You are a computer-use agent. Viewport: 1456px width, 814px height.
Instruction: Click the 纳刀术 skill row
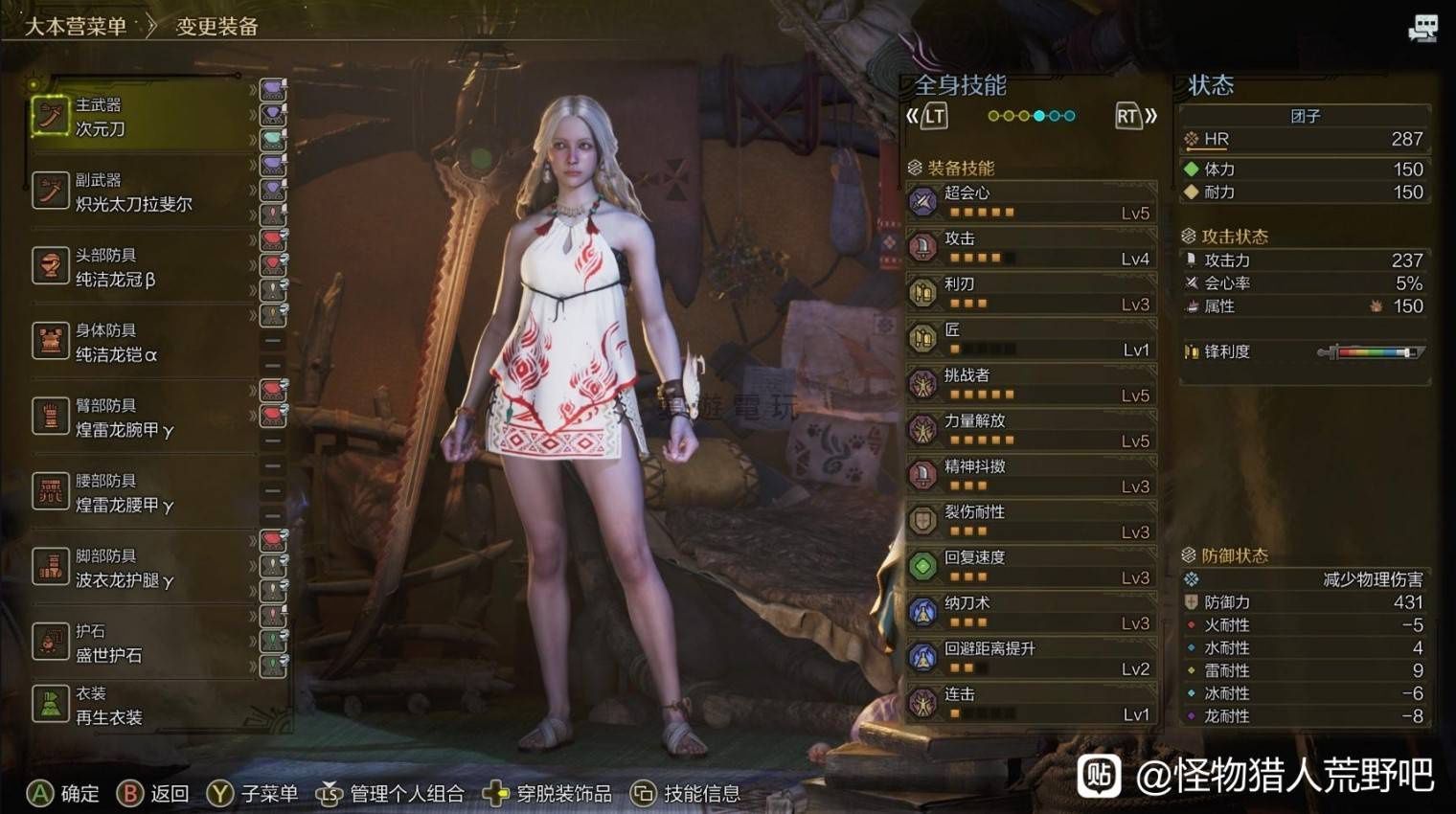[x=1031, y=612]
